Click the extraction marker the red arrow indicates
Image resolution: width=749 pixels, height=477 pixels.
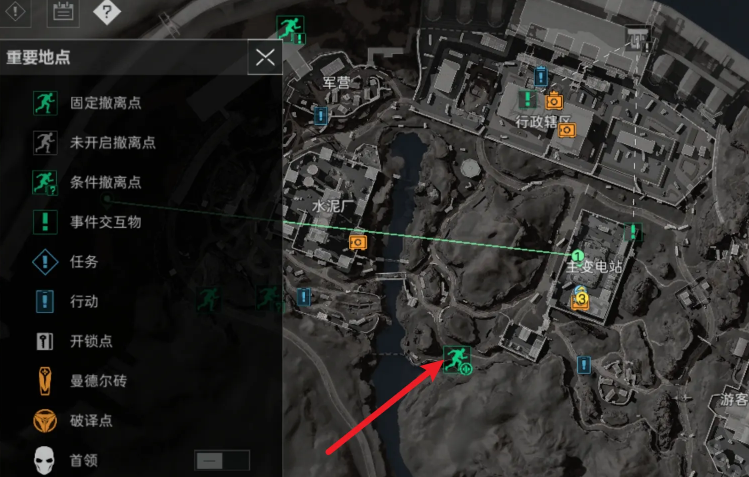pyautogui.click(x=458, y=357)
